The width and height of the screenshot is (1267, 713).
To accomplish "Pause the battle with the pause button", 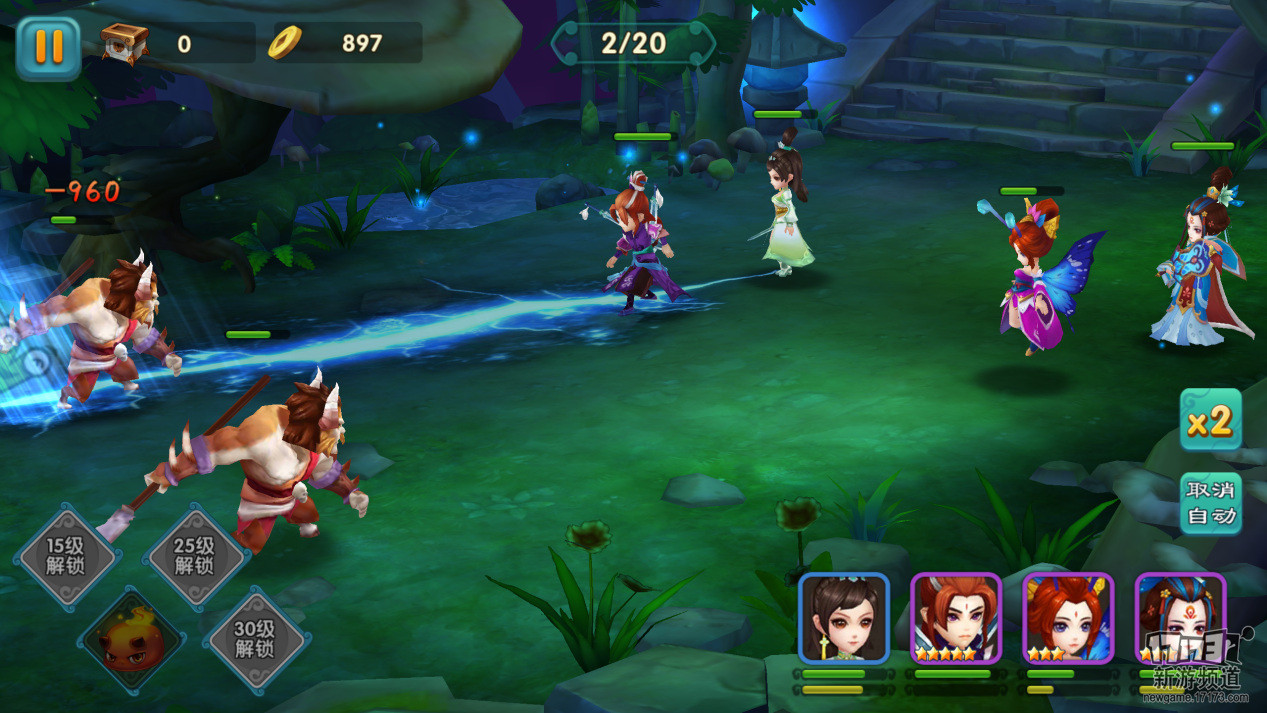I will [47, 47].
